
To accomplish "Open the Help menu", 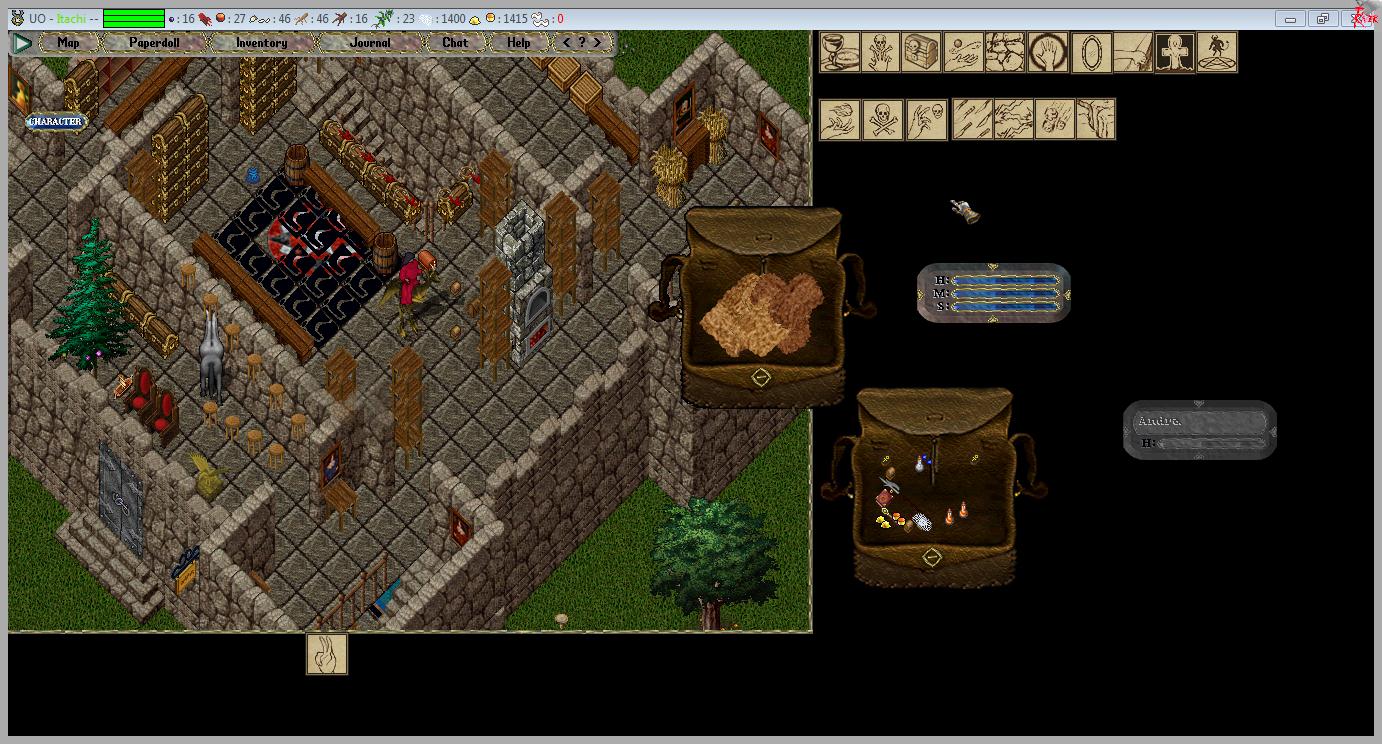I will click(x=518, y=43).
